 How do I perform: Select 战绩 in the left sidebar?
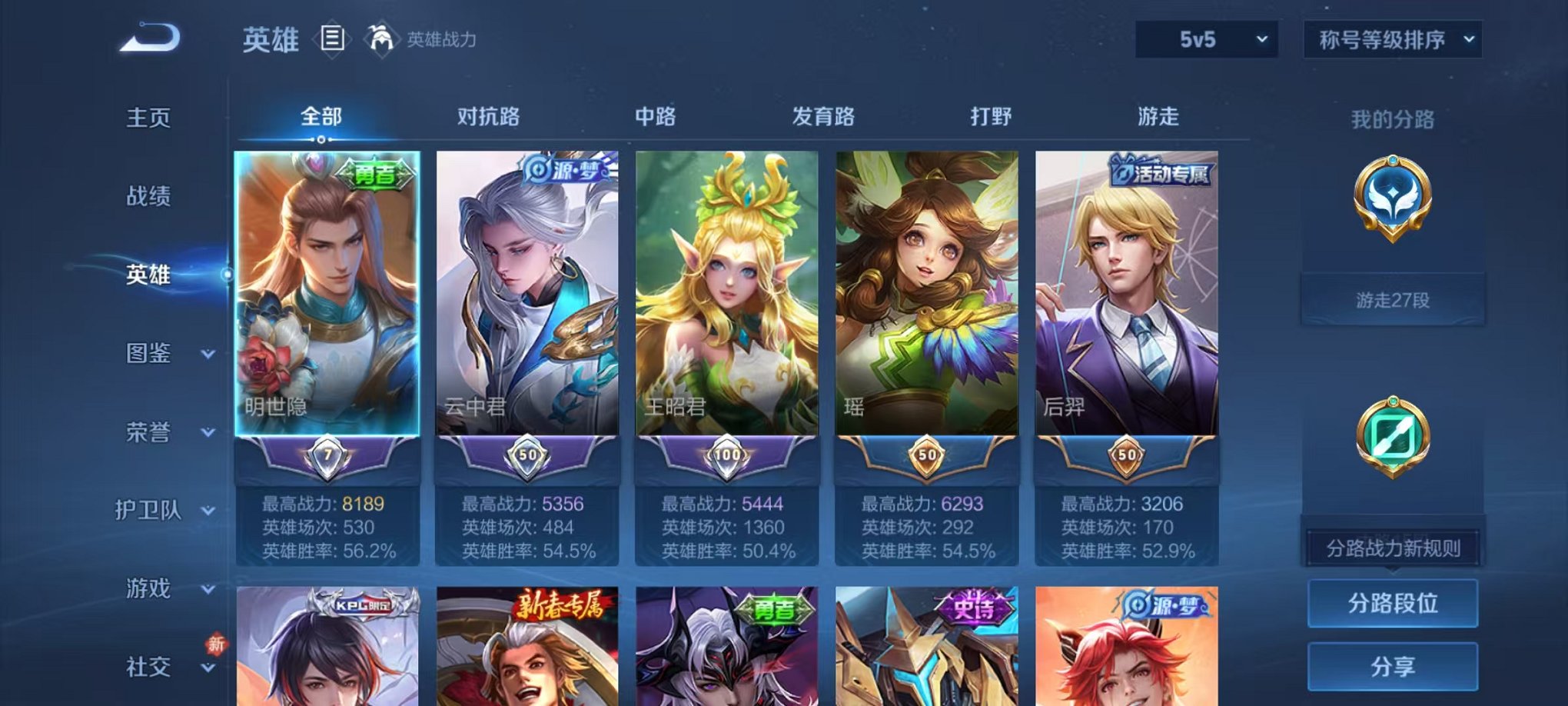149,198
